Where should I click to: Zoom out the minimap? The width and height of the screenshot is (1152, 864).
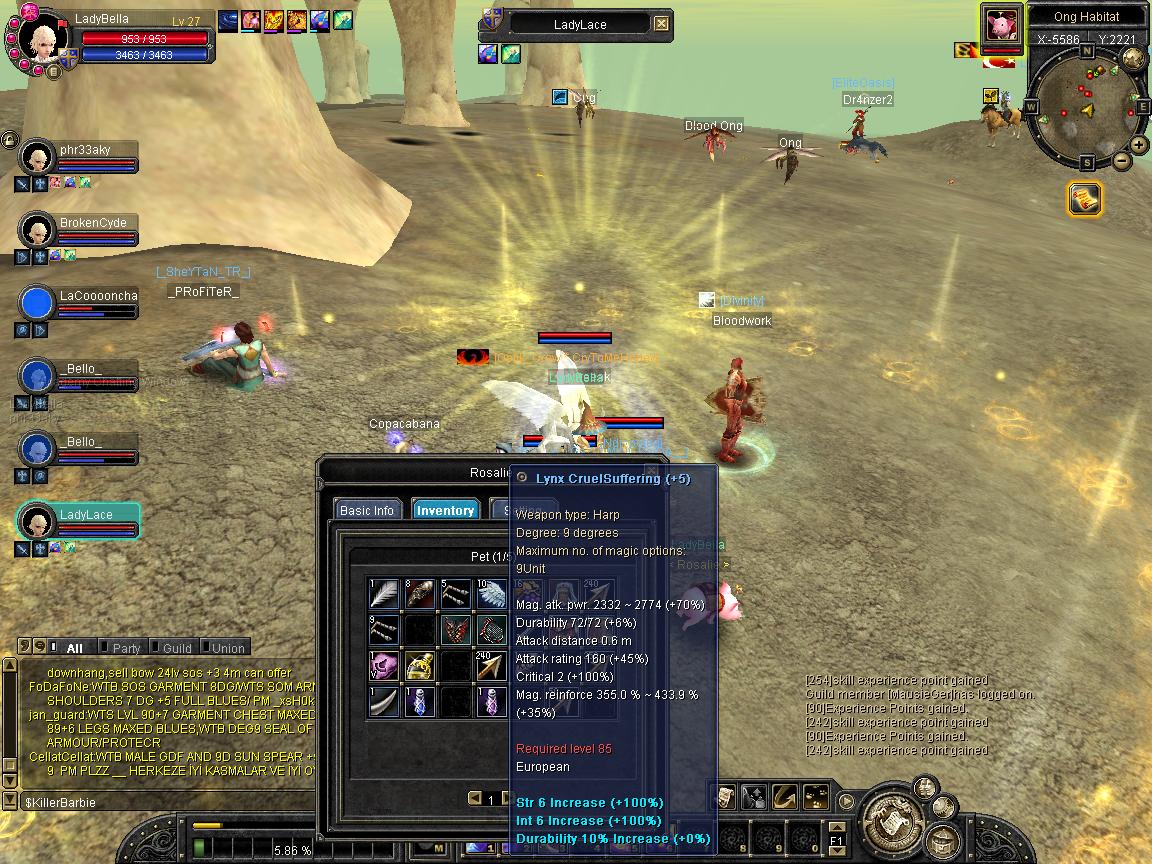pyautogui.click(x=1122, y=160)
